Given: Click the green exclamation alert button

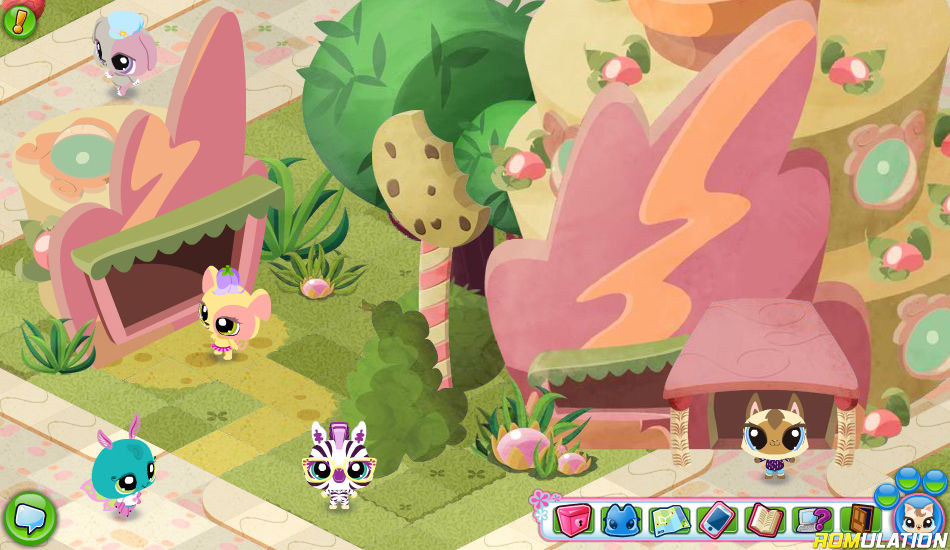Looking at the screenshot, I should (19, 18).
